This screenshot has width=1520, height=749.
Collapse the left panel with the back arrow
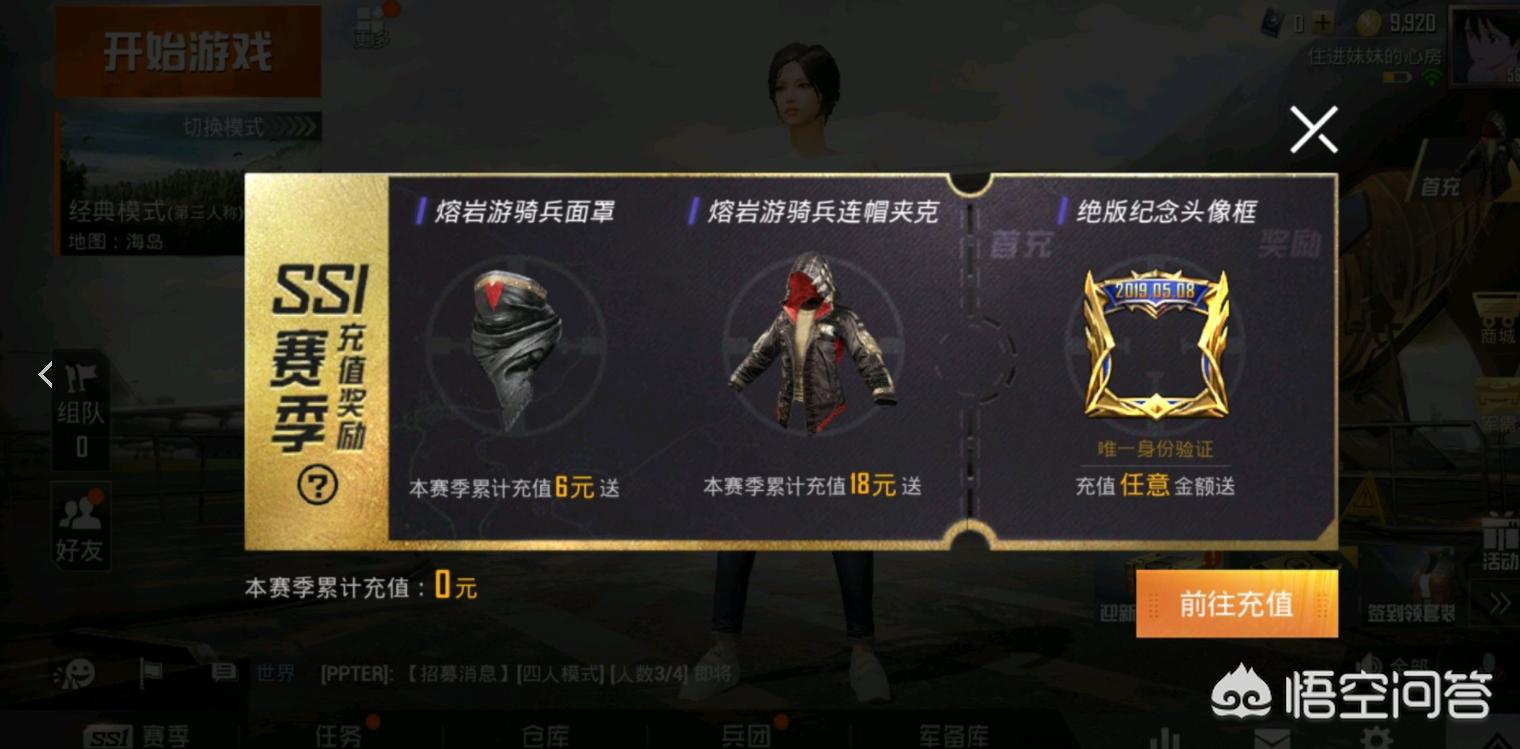click(x=45, y=374)
